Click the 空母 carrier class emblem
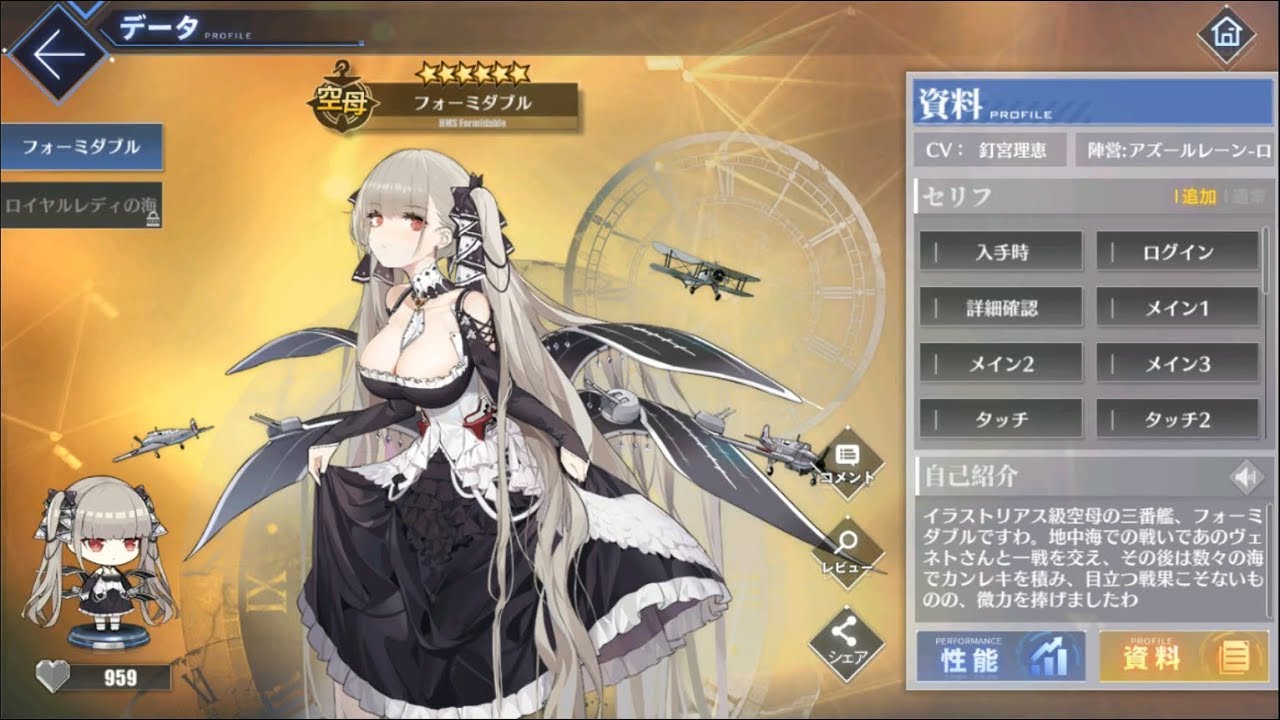Image resolution: width=1280 pixels, height=720 pixels. click(342, 99)
